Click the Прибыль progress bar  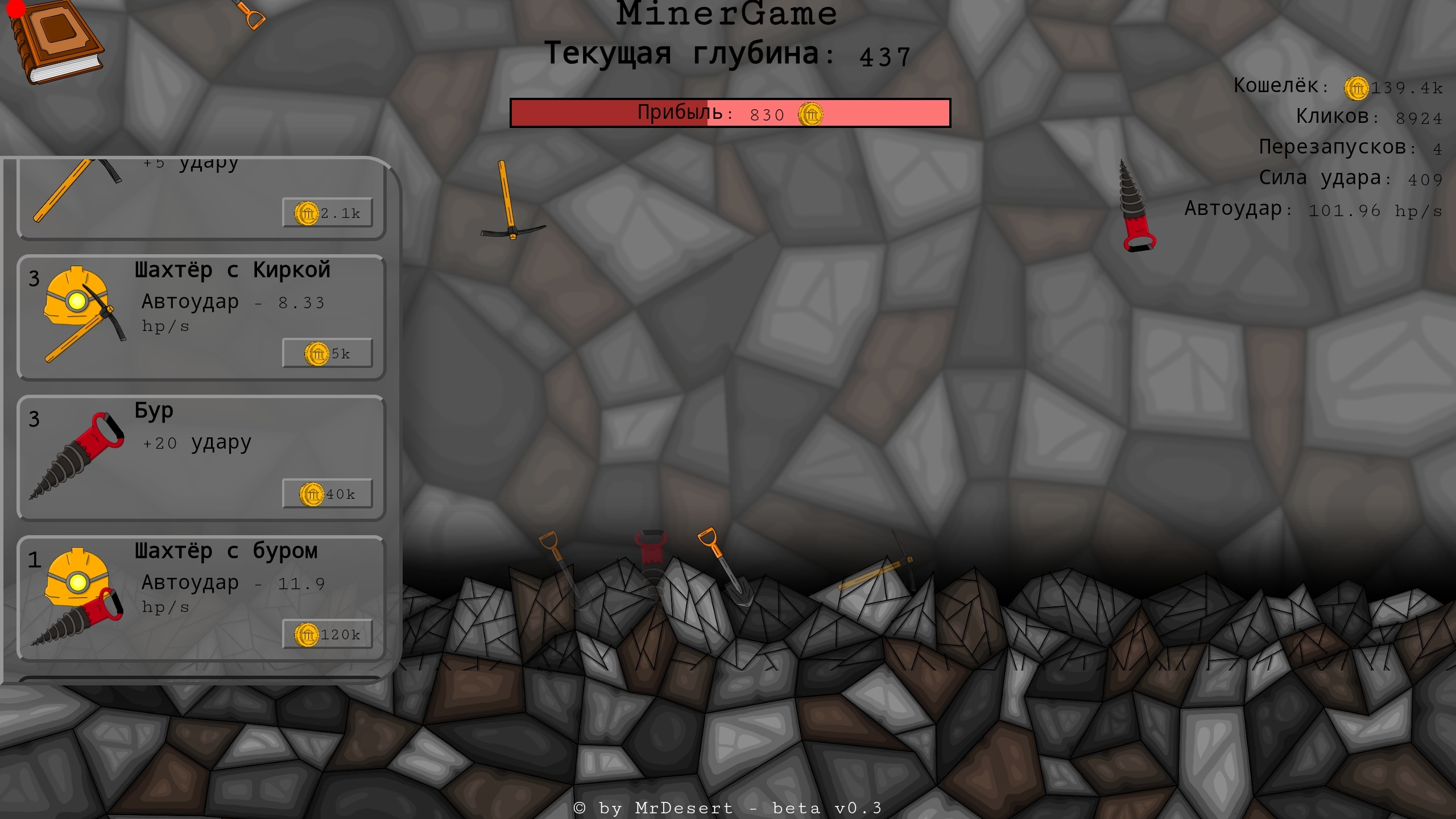730,113
